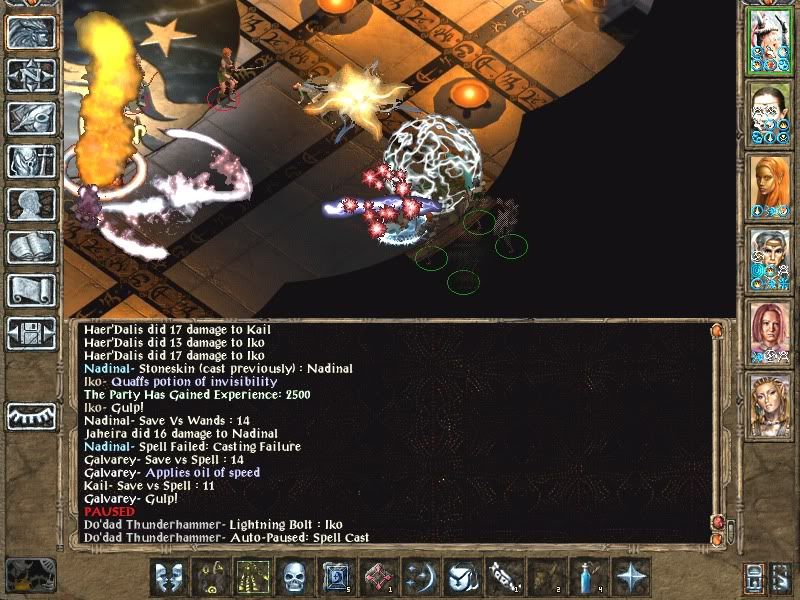Activate the skull icon on action bar
800x600 pixels.
click(294, 576)
